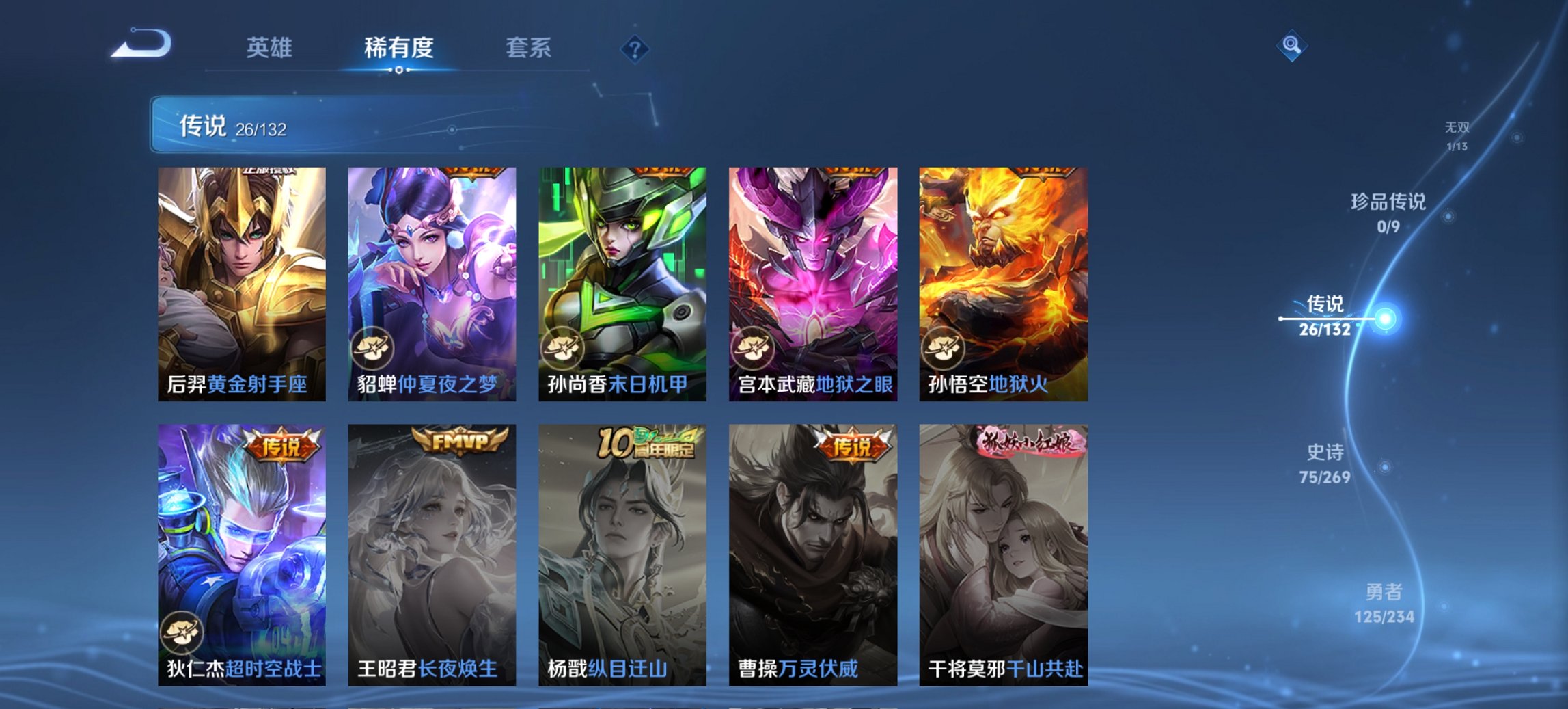Click the help question mark icon
The width and height of the screenshot is (1568, 709).
635,49
